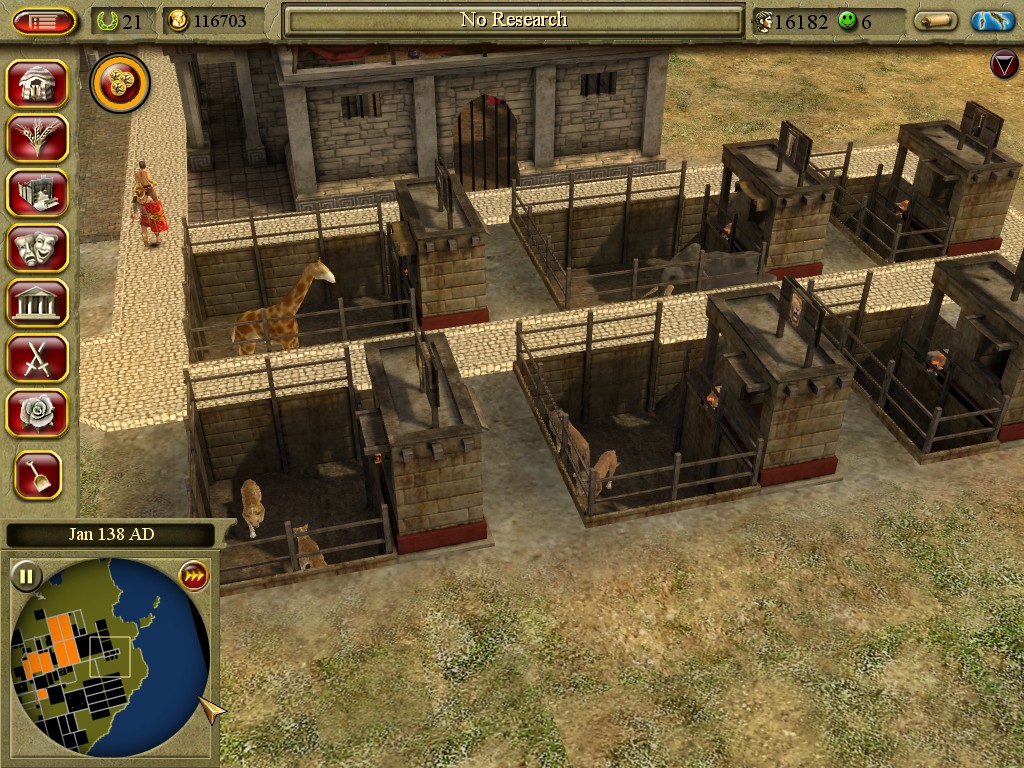Image resolution: width=1024 pixels, height=768 pixels.
Task: Open the research bar showing No Research
Action: coord(513,20)
